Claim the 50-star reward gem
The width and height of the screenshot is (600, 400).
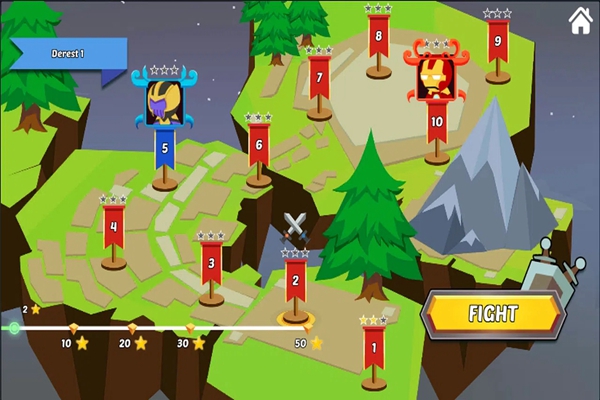tap(307, 327)
